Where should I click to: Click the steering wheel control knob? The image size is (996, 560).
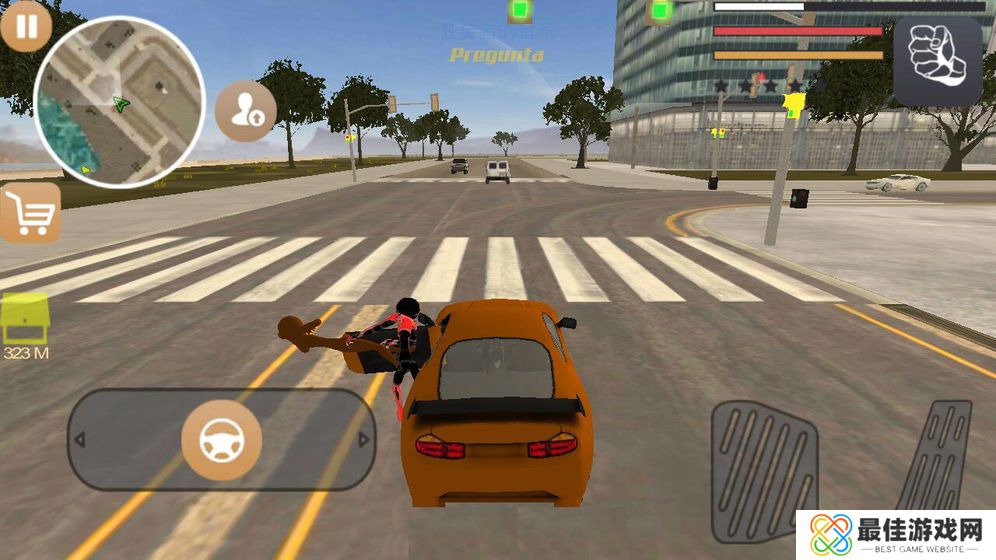(221, 440)
